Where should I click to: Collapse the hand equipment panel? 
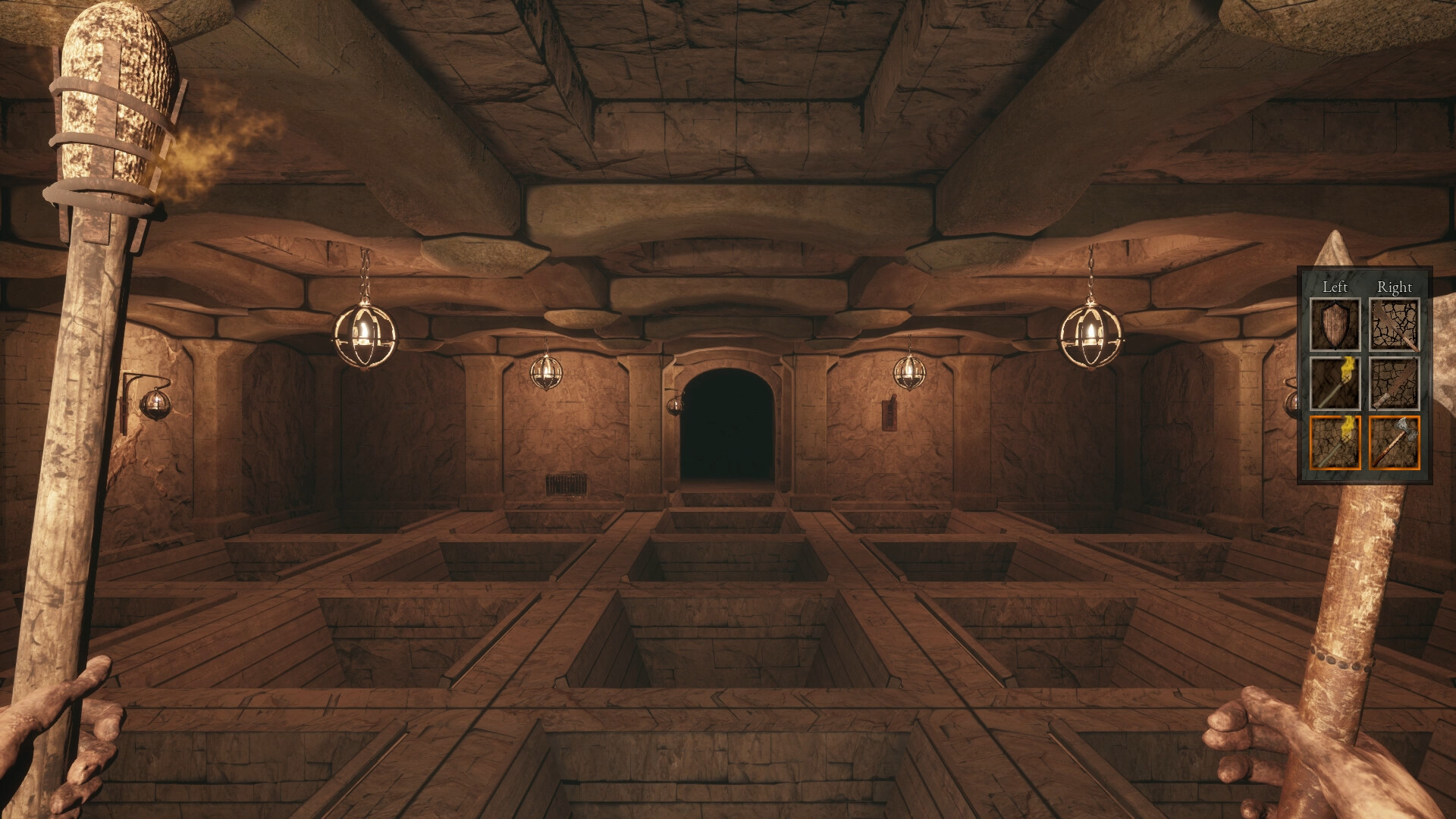pos(1365,288)
